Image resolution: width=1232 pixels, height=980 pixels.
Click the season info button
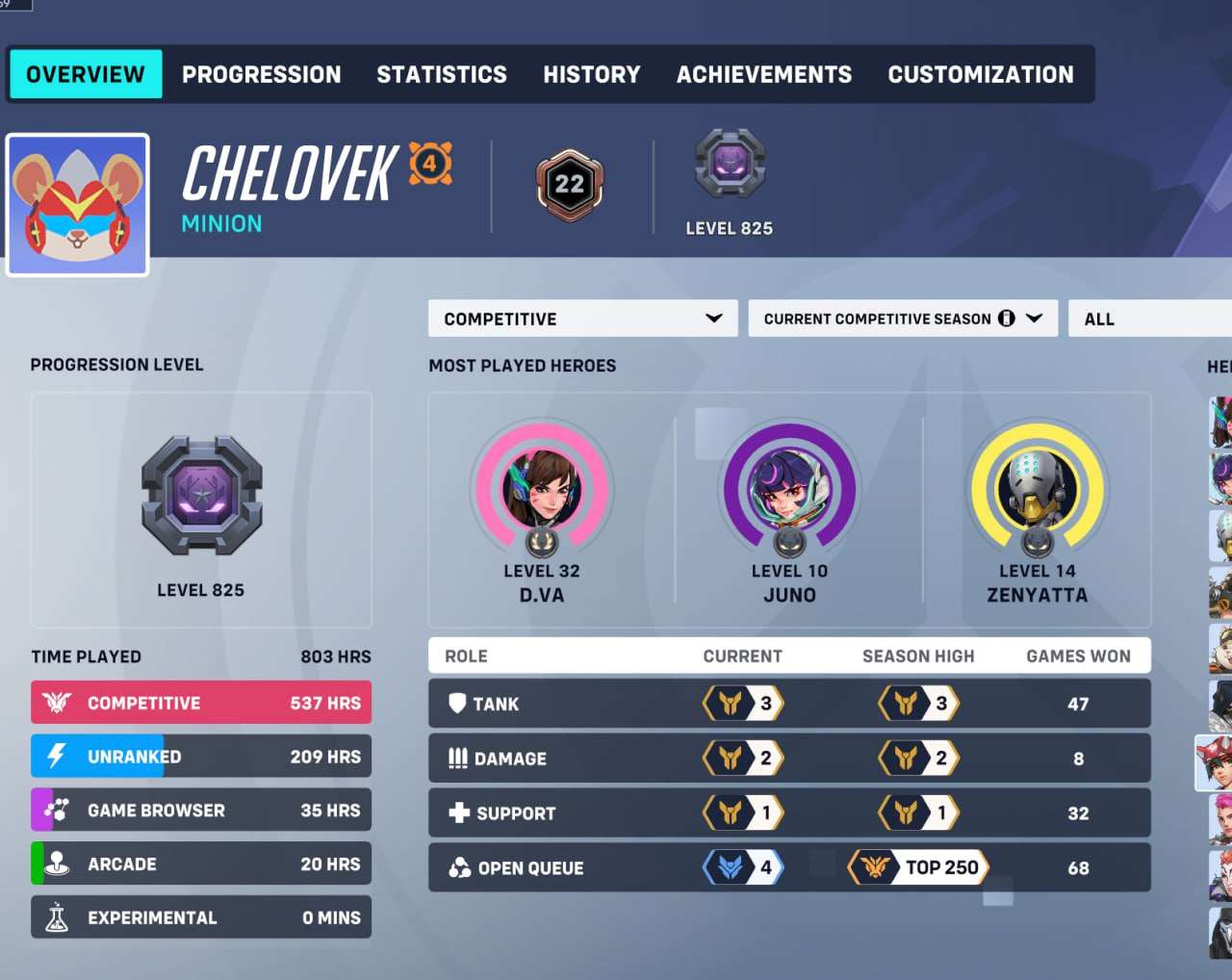[x=1007, y=318]
